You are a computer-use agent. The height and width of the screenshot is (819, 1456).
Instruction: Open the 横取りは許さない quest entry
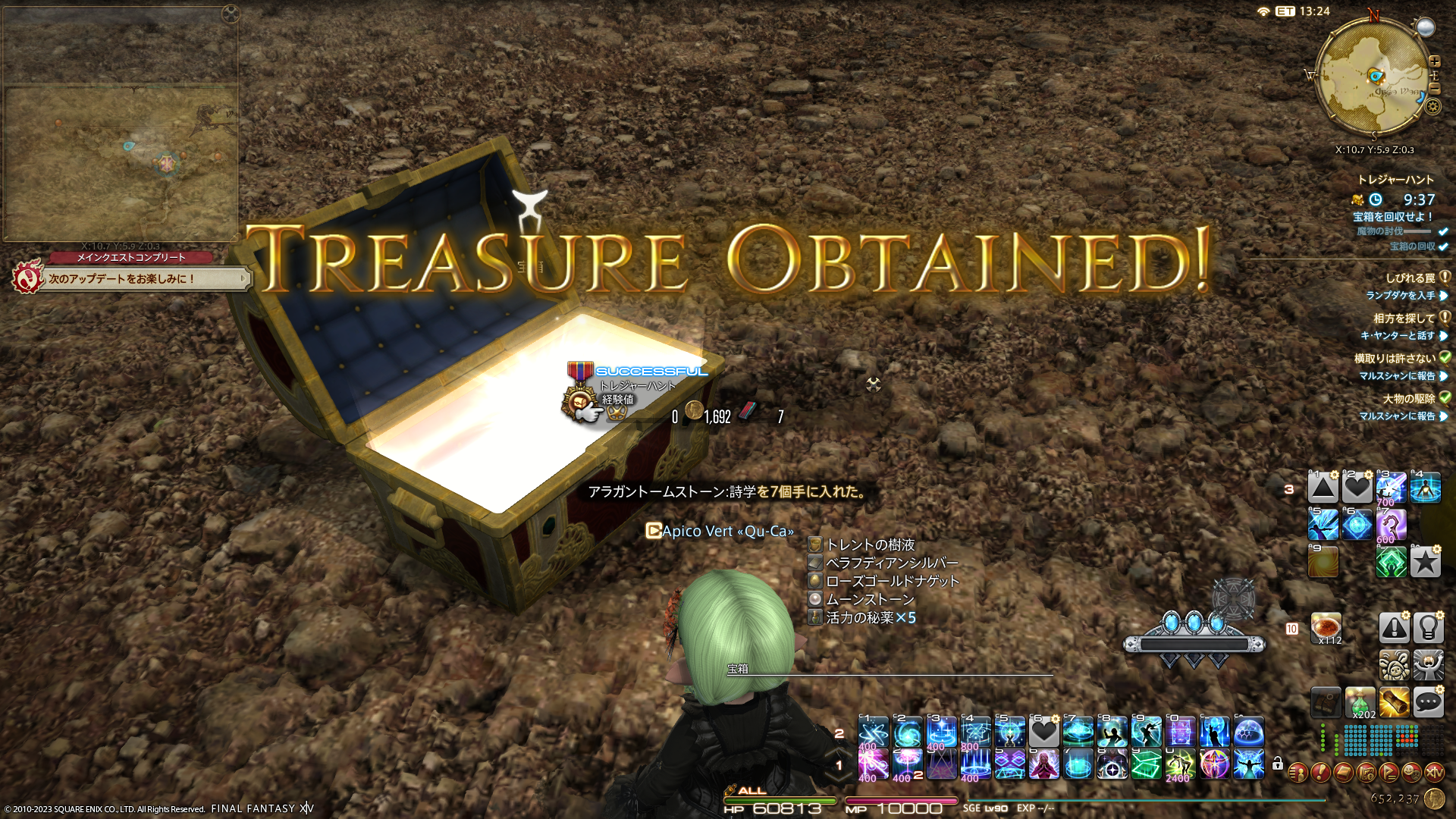coord(1395,359)
